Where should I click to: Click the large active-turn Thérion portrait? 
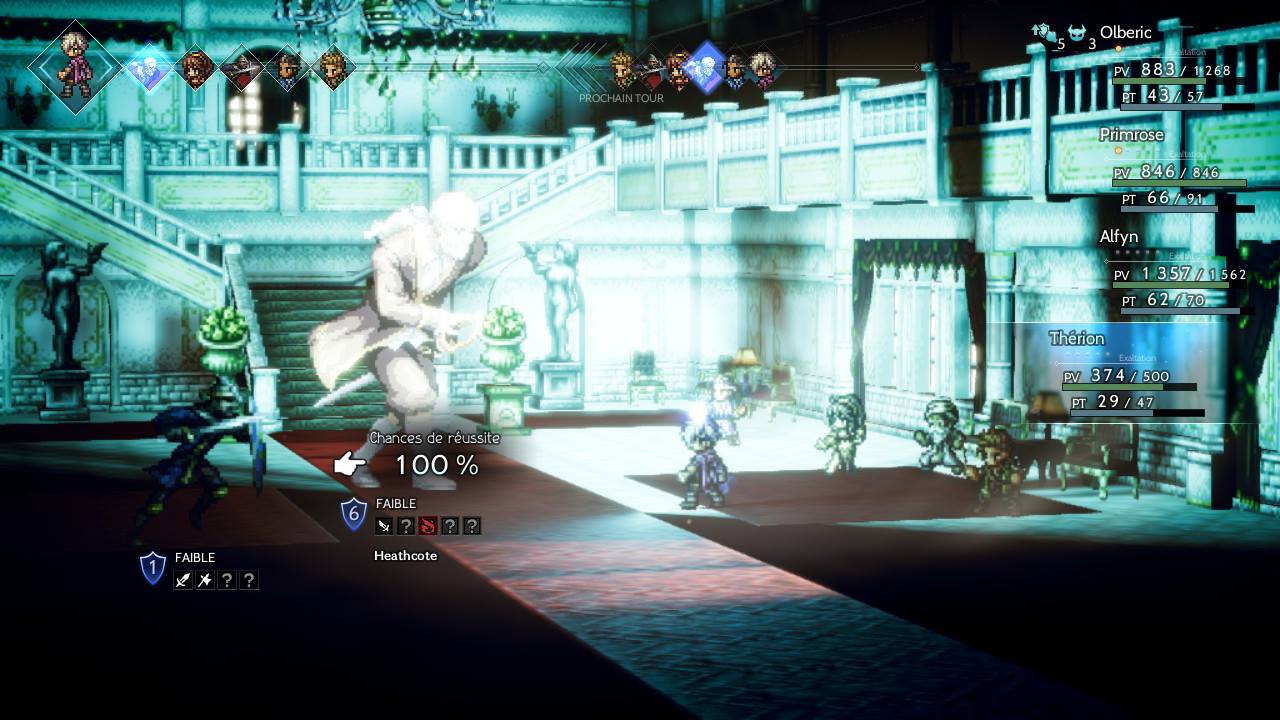pos(74,68)
